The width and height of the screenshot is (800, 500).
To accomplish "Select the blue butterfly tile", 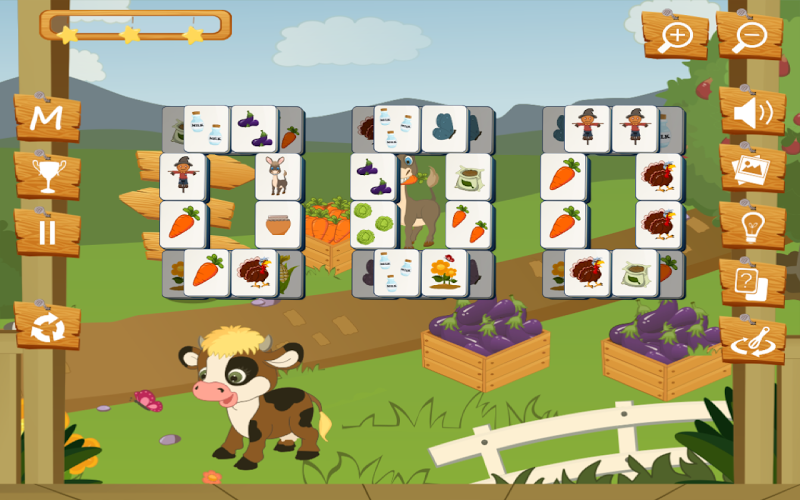I will coord(444,129).
